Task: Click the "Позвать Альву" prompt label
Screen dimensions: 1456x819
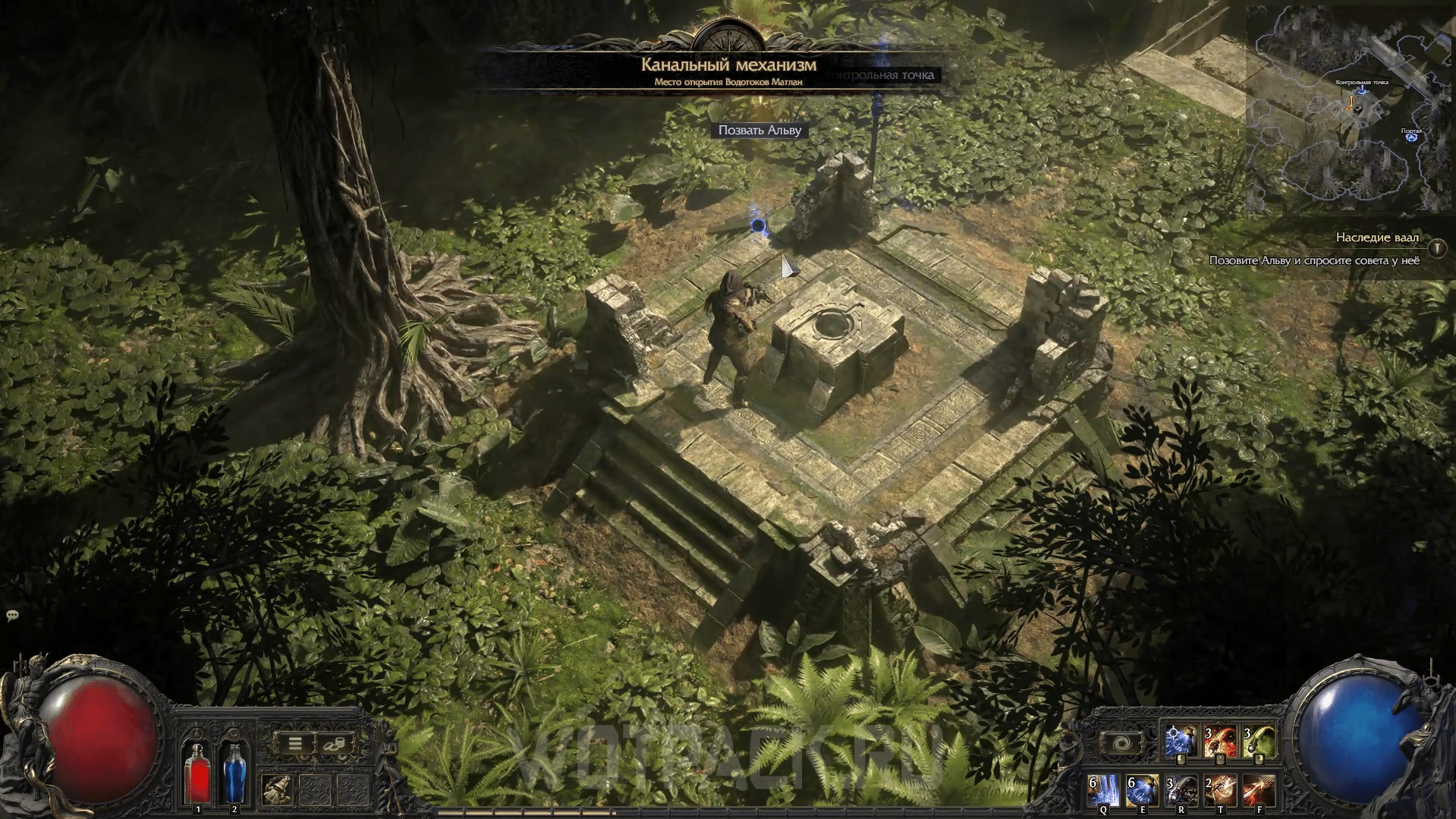Action: point(759,131)
